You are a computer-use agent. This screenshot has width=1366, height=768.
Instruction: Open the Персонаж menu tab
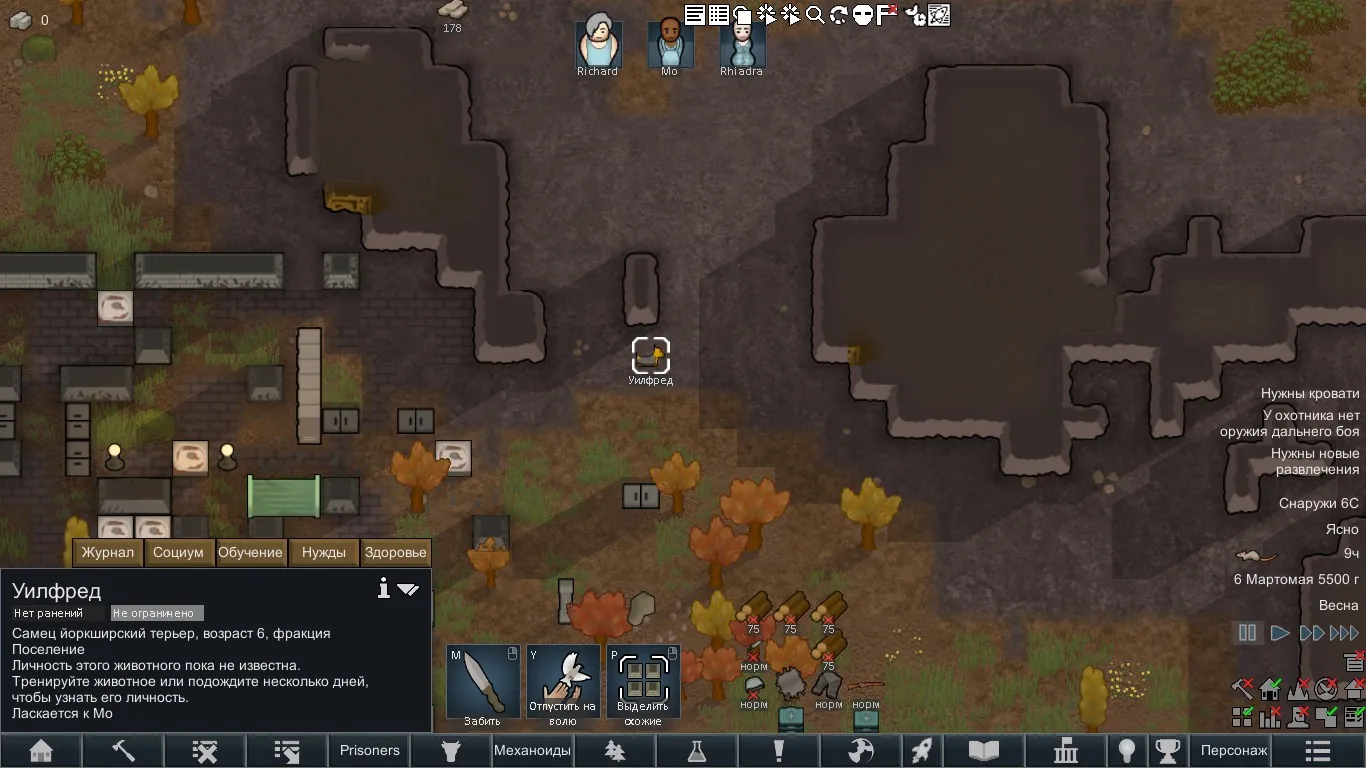click(x=1233, y=750)
